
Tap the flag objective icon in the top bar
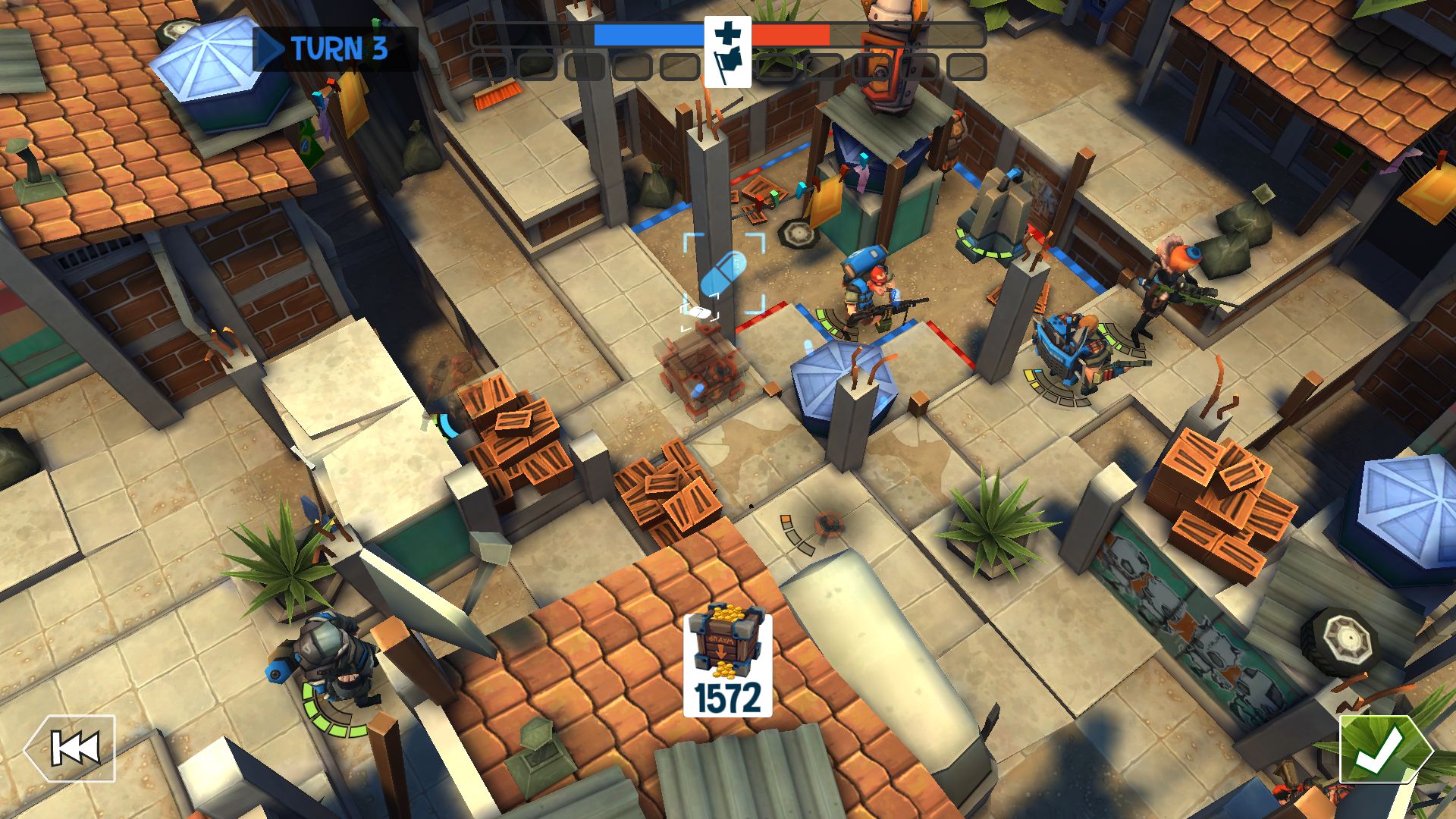pyautogui.click(x=727, y=52)
